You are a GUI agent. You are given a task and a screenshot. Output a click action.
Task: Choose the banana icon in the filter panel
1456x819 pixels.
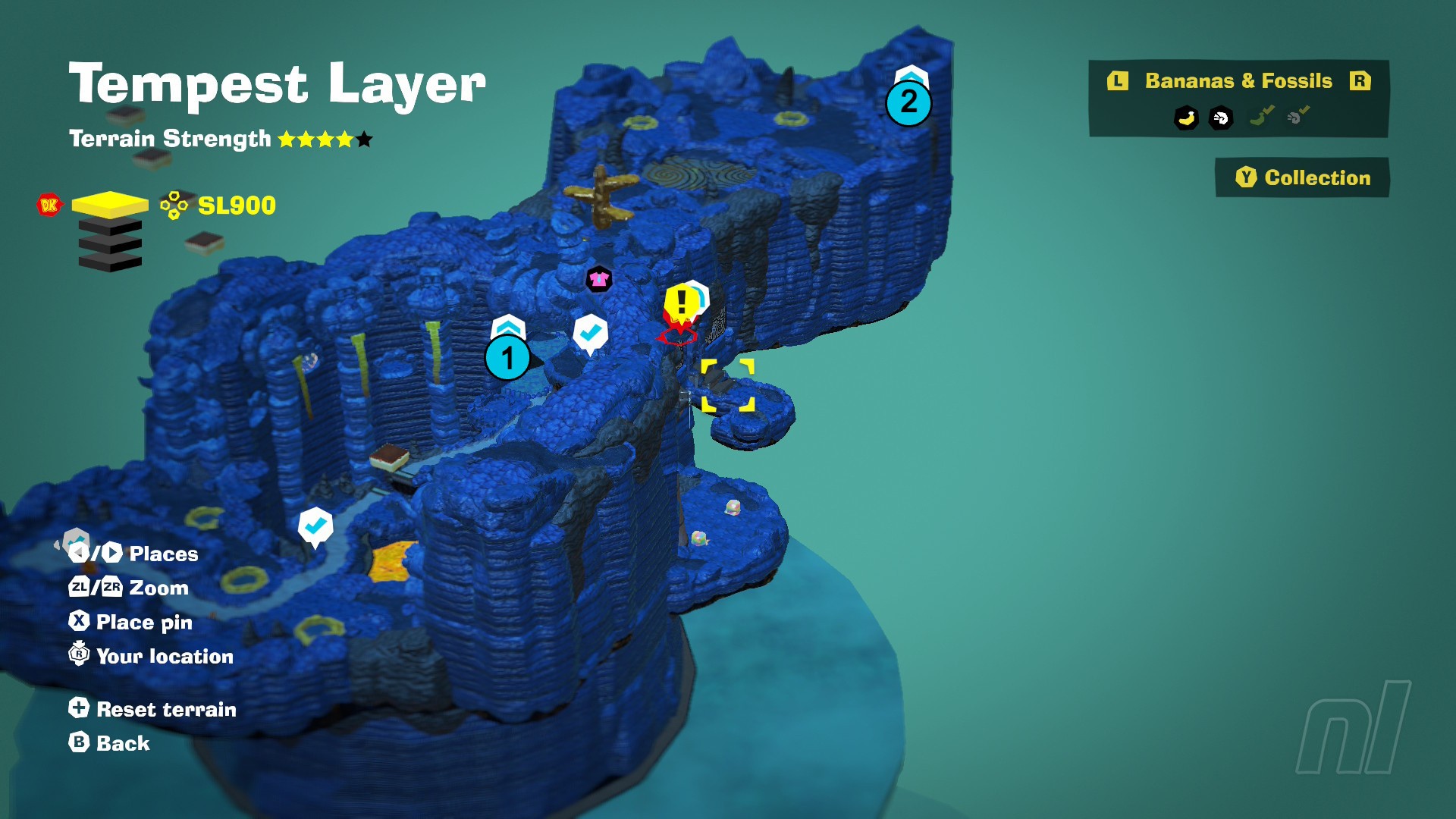tap(1186, 118)
